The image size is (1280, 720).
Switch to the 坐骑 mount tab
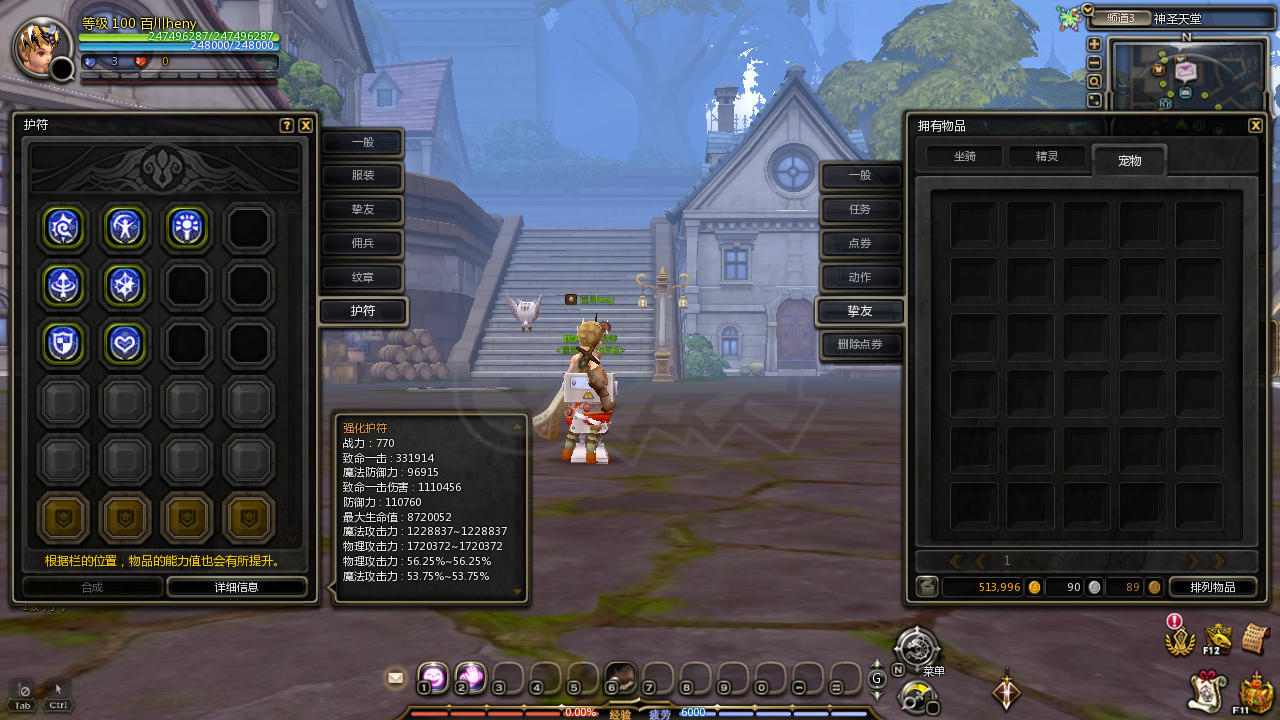pyautogui.click(x=964, y=156)
